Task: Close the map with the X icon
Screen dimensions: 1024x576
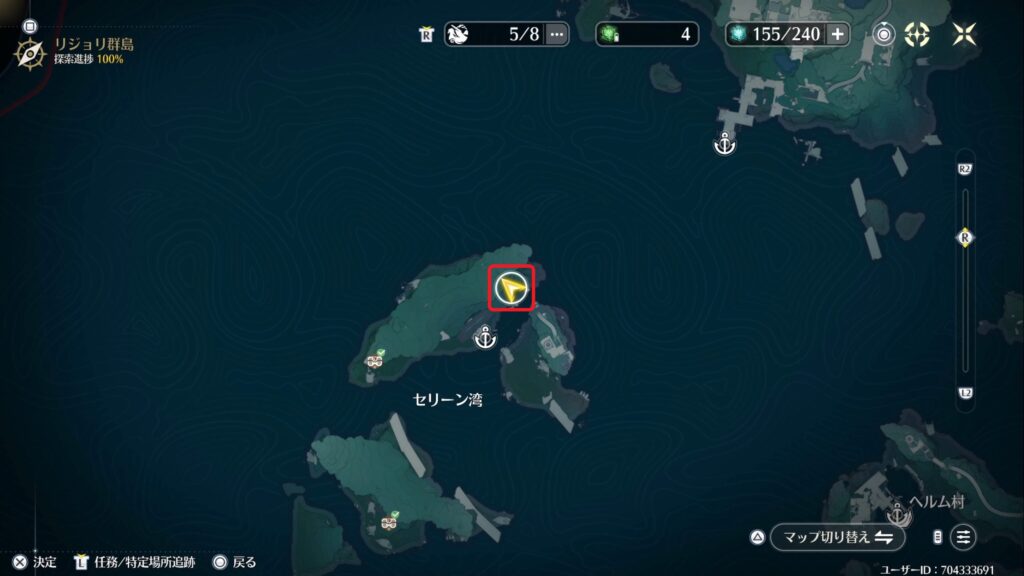Action: click(964, 34)
